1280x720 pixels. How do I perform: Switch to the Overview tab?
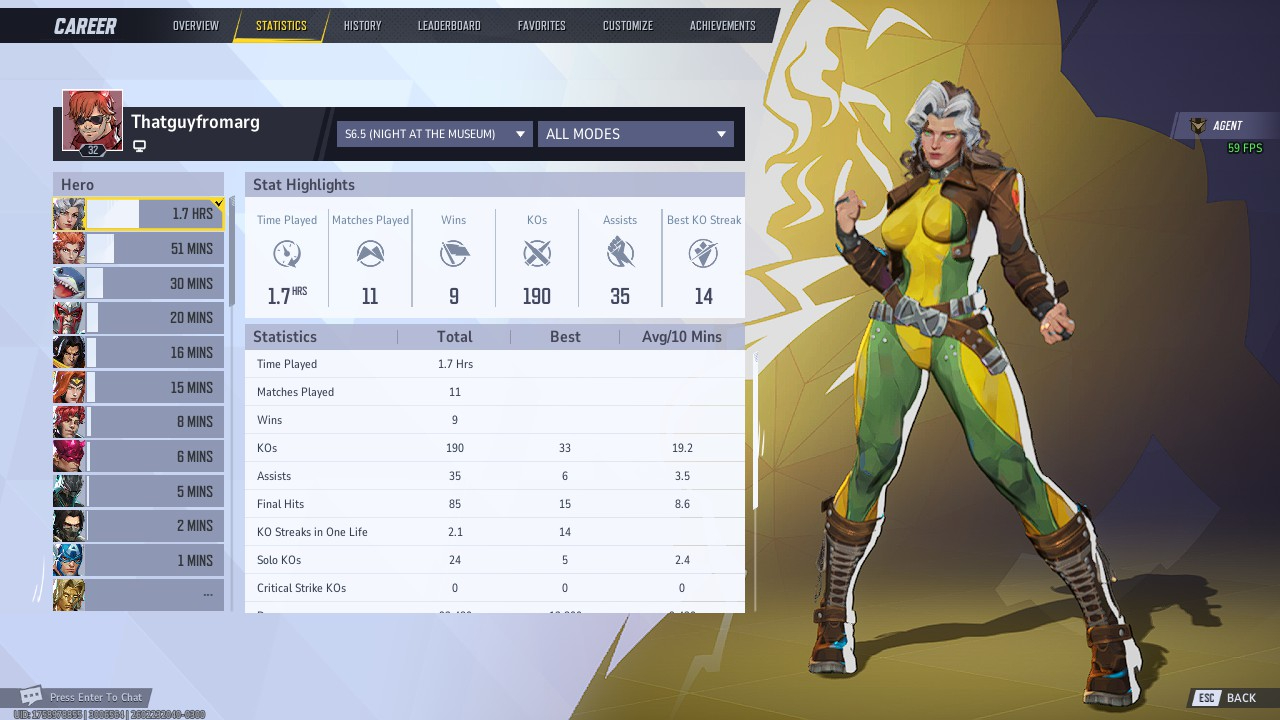coord(195,26)
